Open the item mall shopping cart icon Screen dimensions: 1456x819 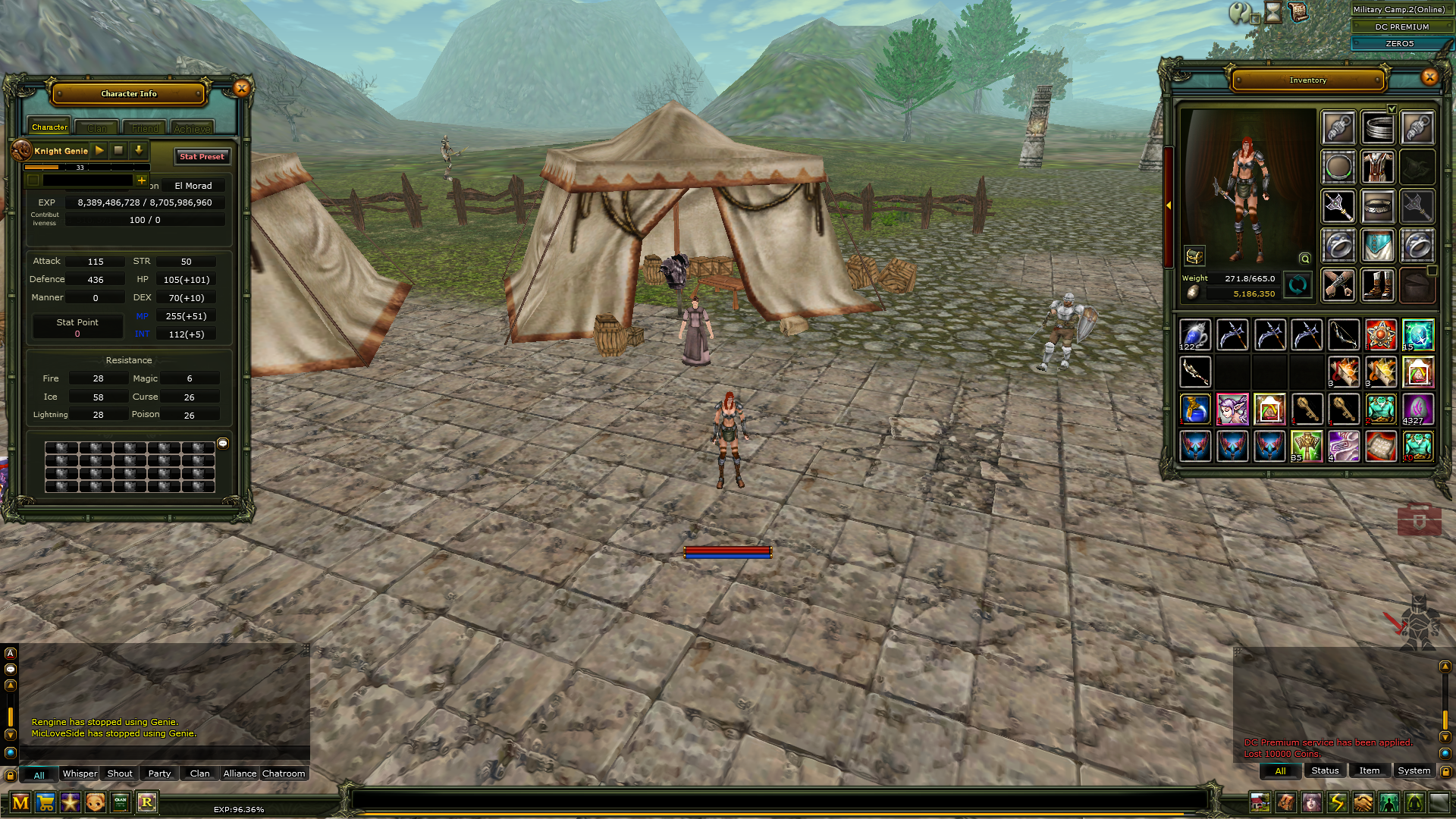click(45, 802)
